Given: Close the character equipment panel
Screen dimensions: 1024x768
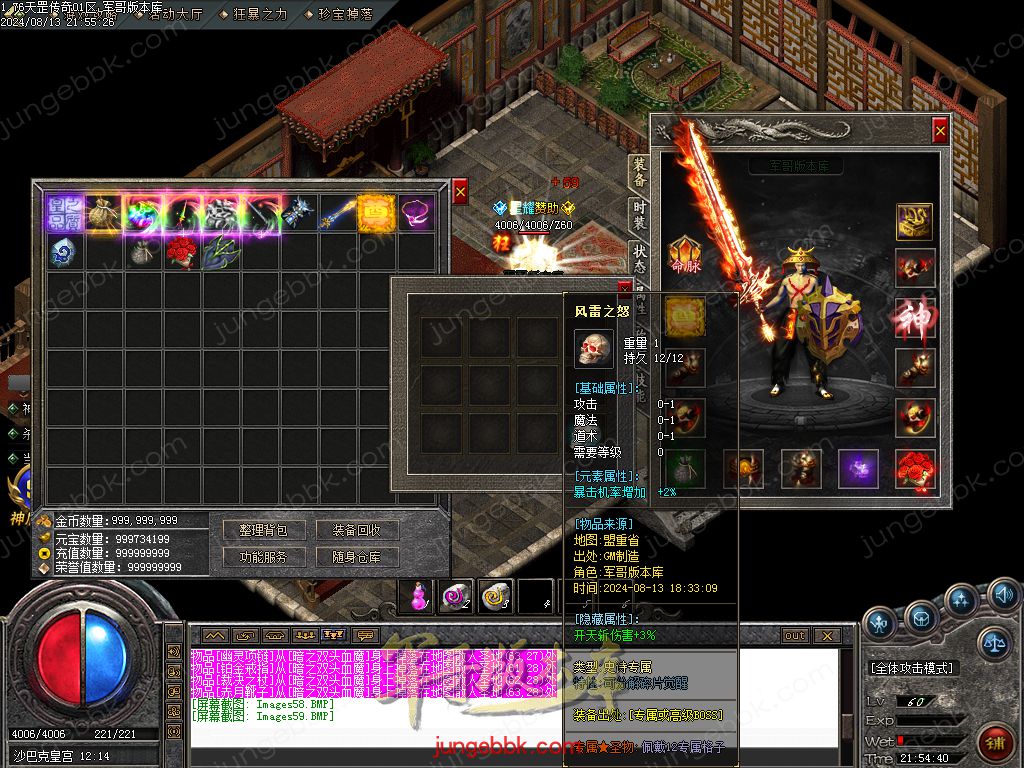Looking at the screenshot, I should click(x=940, y=129).
